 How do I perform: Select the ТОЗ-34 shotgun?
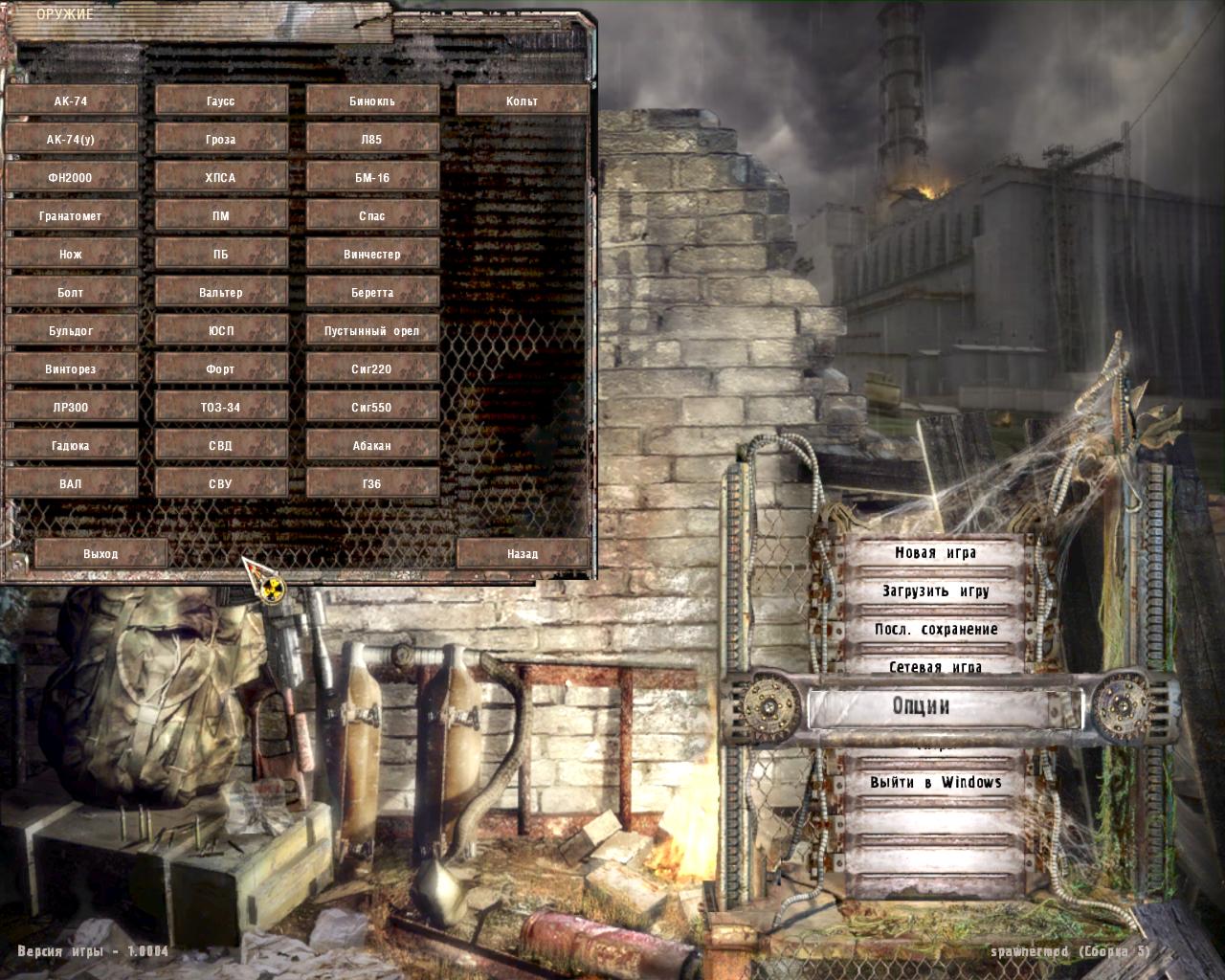222,406
